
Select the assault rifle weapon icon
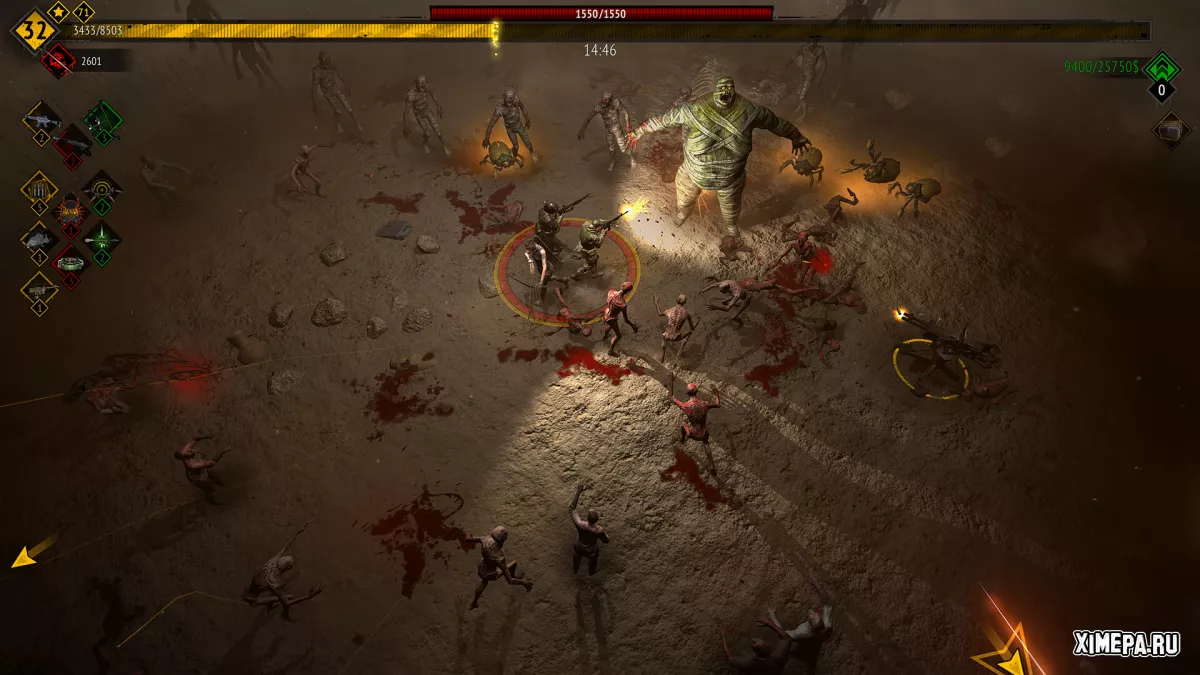42,121
